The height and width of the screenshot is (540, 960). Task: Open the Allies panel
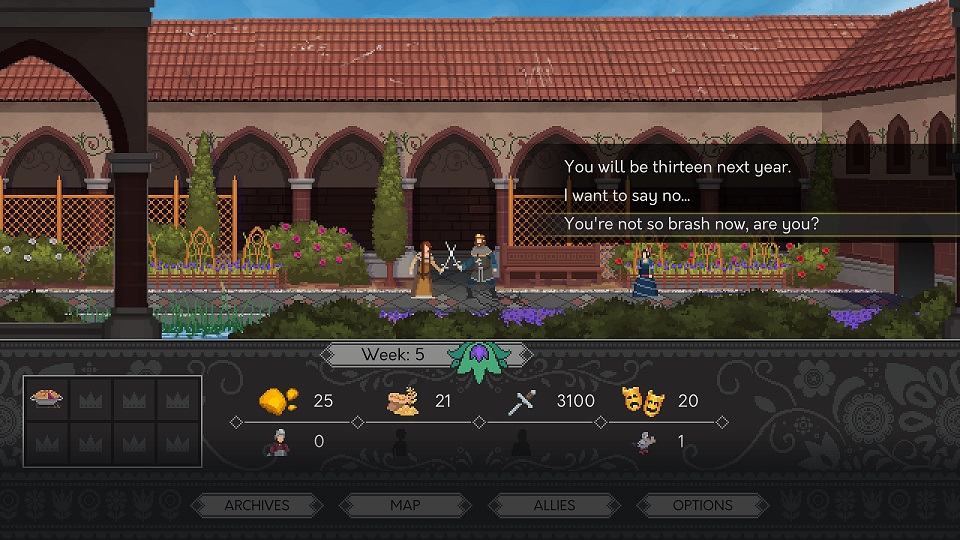tap(554, 505)
